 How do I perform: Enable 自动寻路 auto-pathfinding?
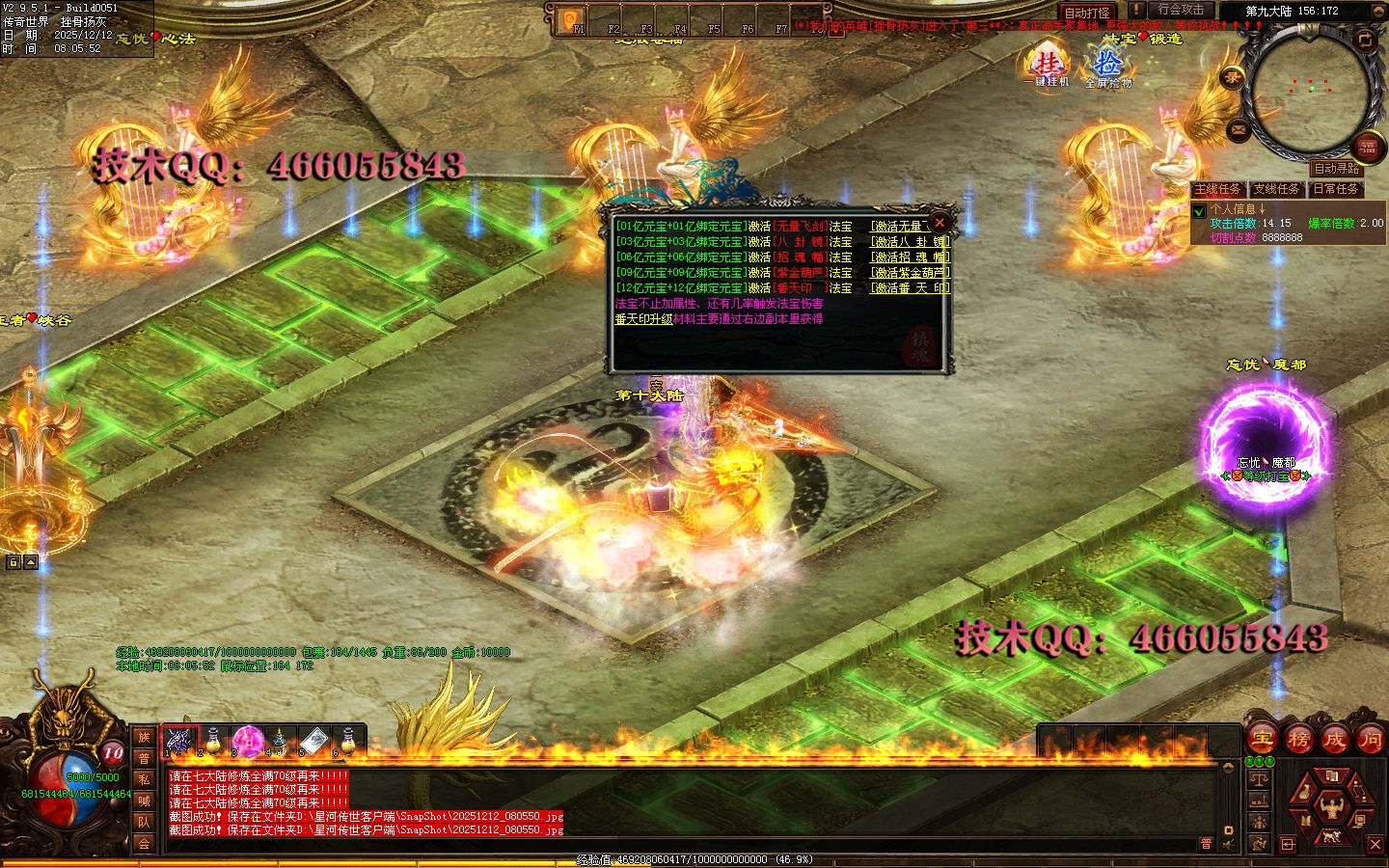1336,169
